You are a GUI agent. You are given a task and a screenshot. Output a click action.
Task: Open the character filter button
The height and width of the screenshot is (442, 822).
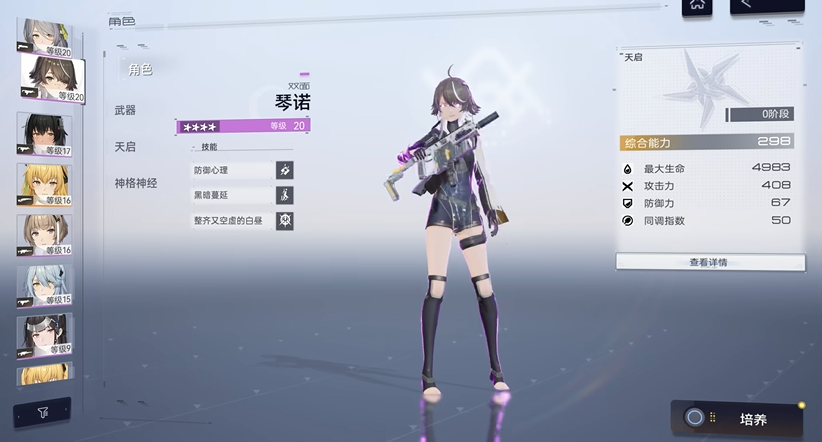42,411
